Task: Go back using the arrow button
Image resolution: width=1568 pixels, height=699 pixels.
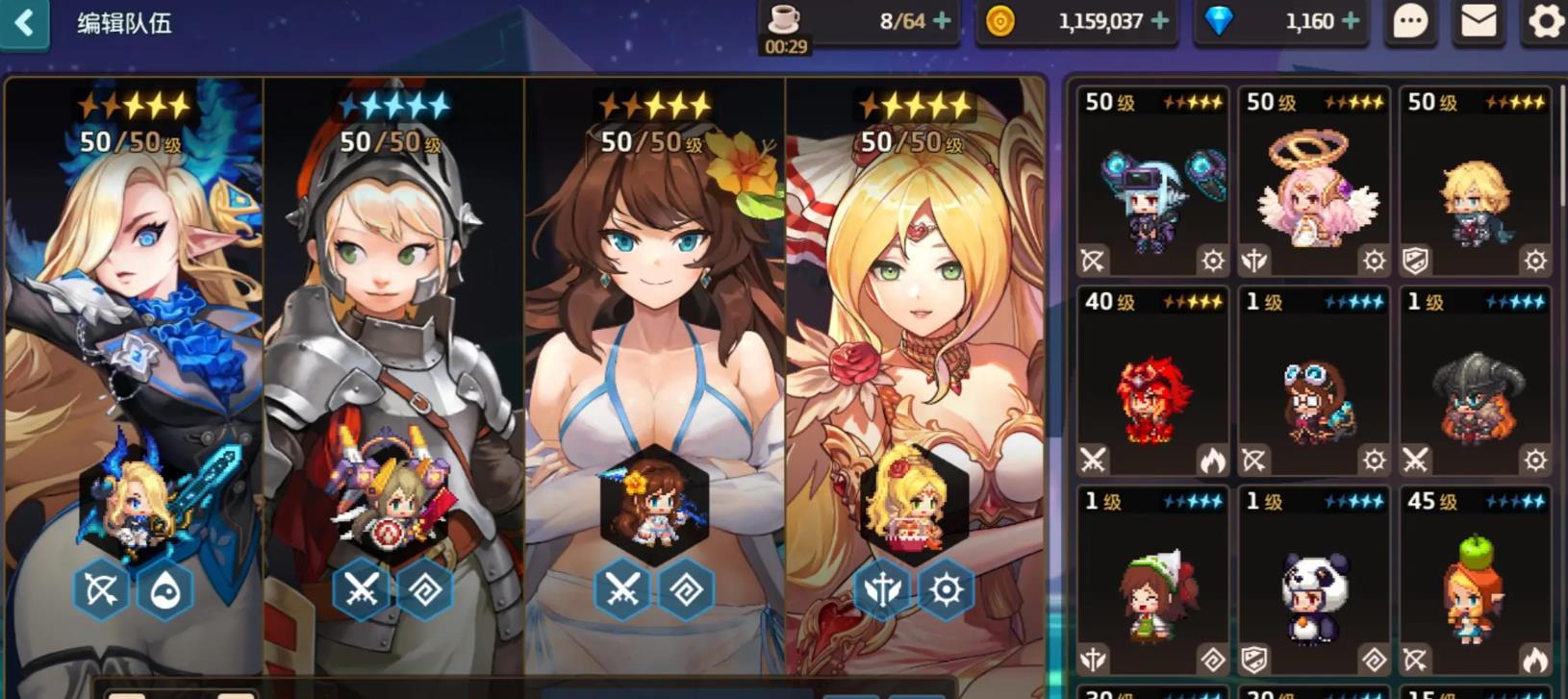Action: coord(25,23)
